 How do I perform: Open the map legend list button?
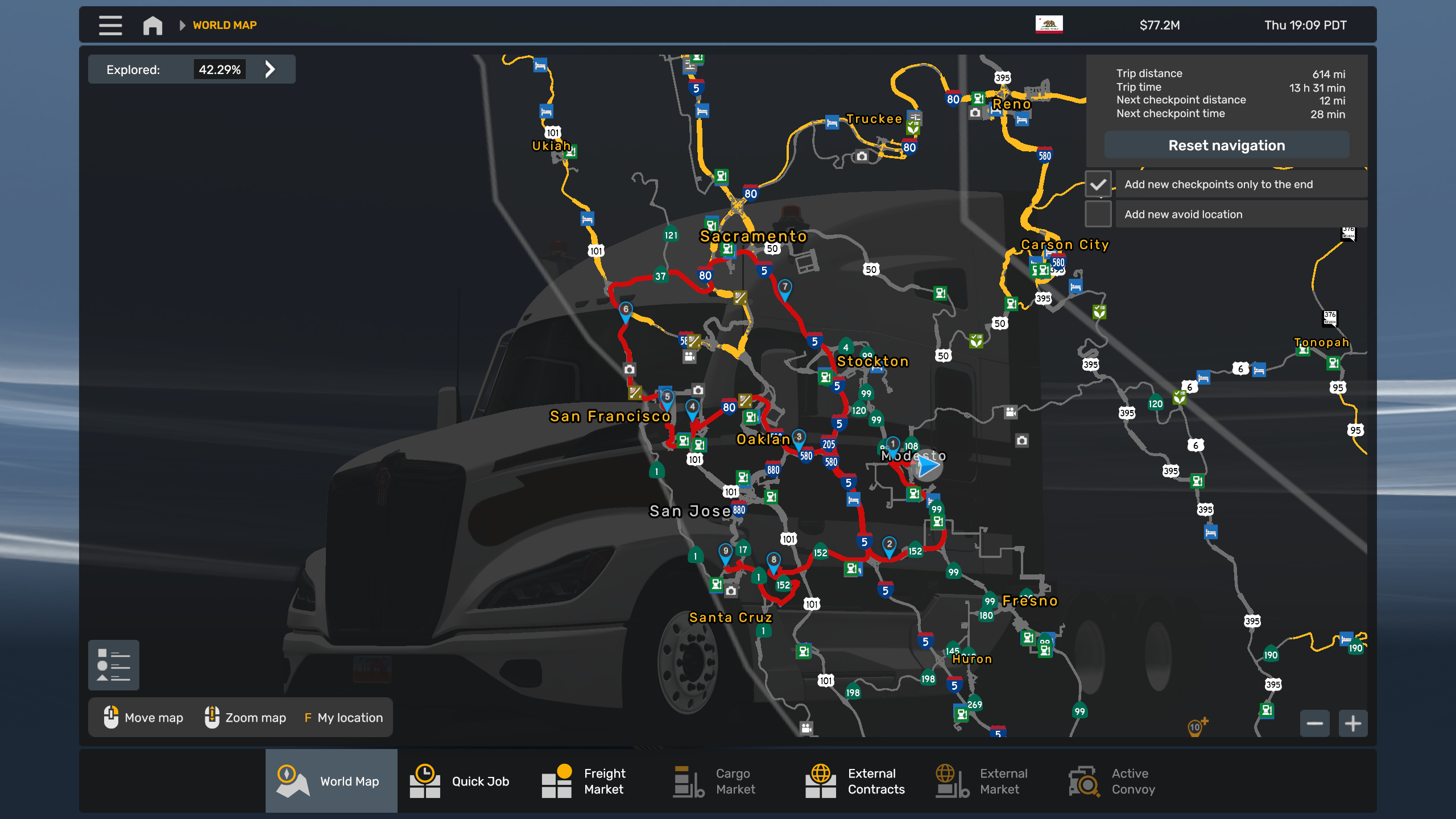click(x=114, y=665)
